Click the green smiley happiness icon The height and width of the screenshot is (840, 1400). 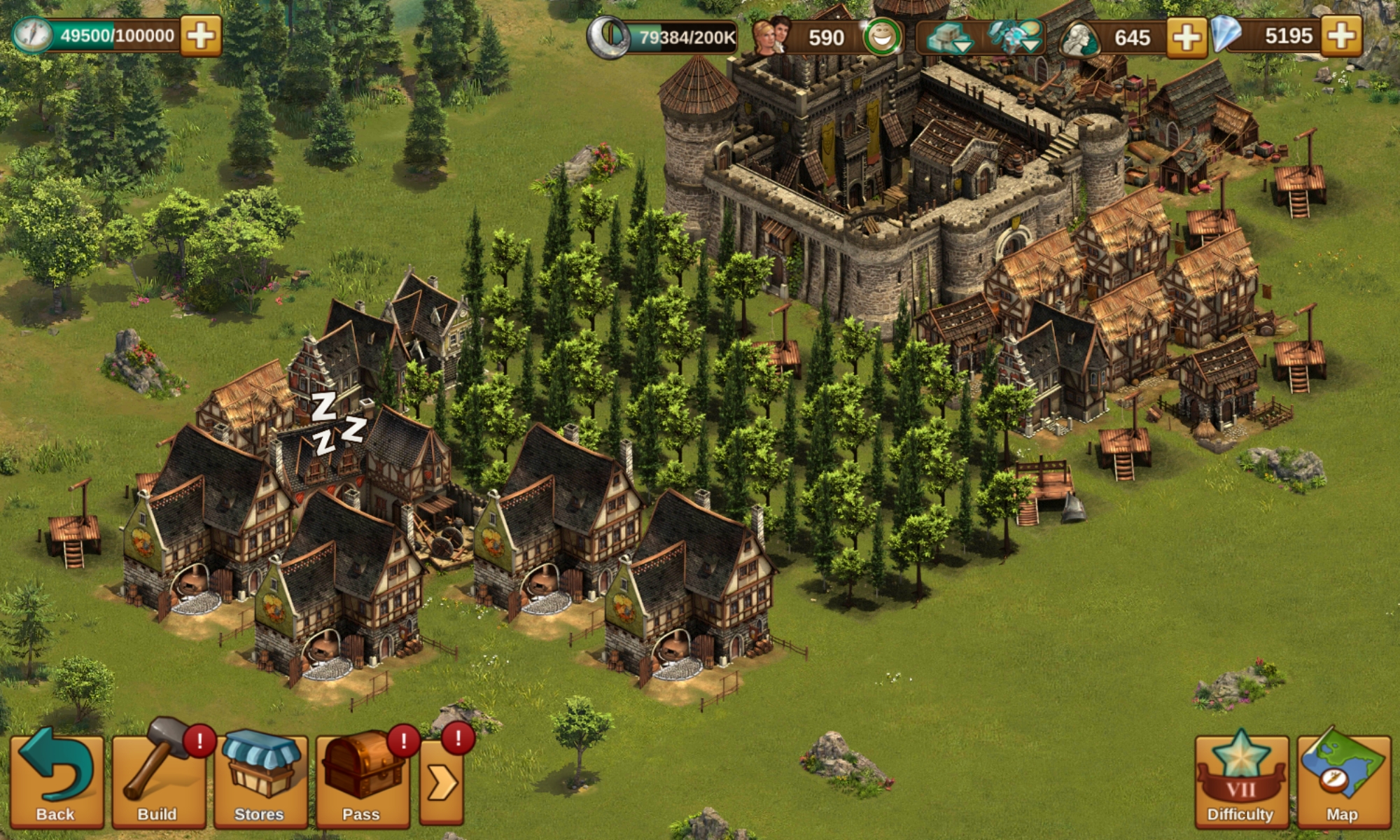pyautogui.click(x=882, y=37)
